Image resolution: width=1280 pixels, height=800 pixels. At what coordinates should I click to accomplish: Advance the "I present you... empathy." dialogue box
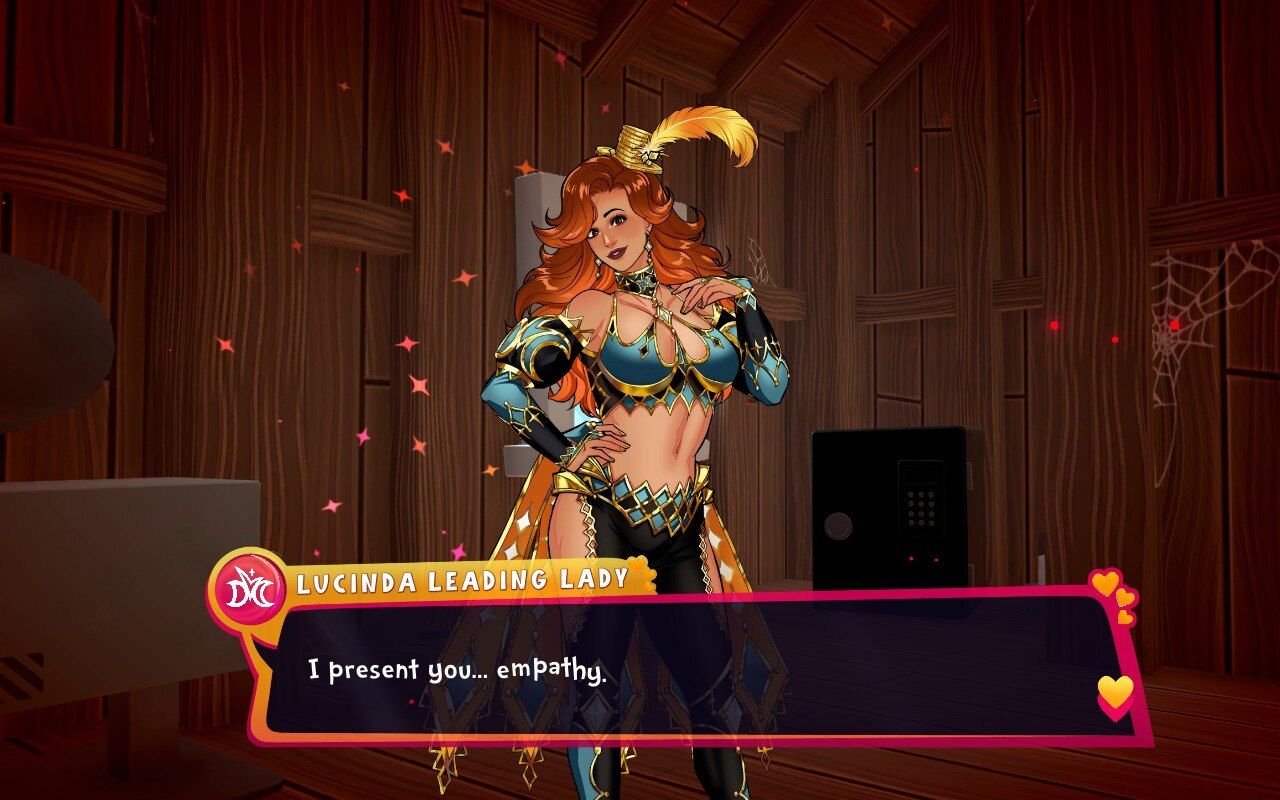pos(690,668)
